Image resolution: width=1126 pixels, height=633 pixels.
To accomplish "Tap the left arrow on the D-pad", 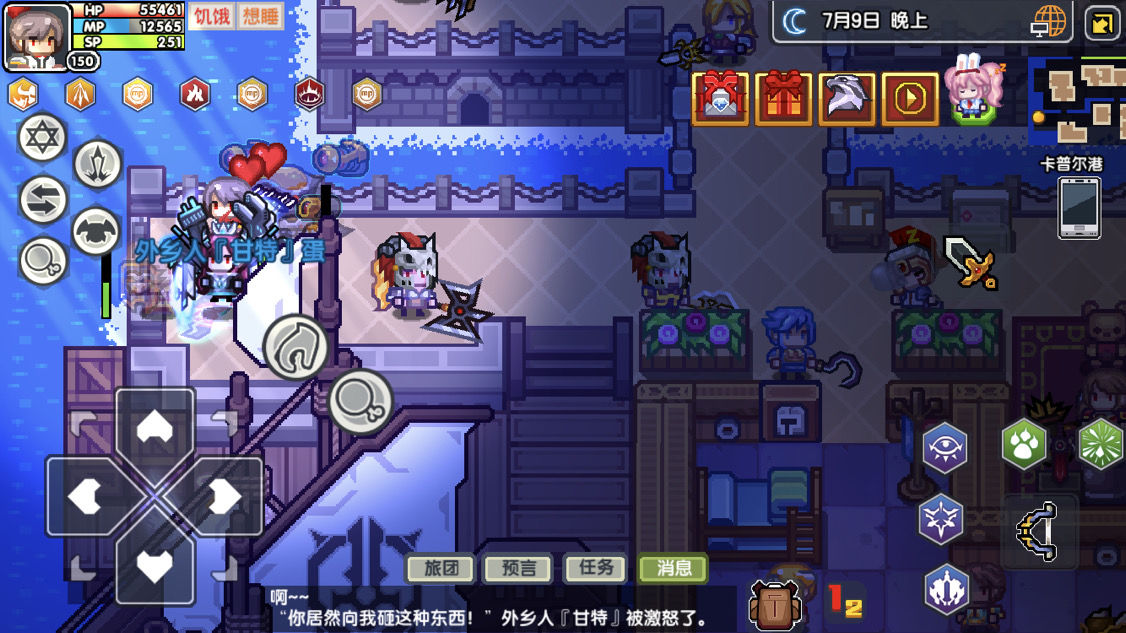I will 85,496.
